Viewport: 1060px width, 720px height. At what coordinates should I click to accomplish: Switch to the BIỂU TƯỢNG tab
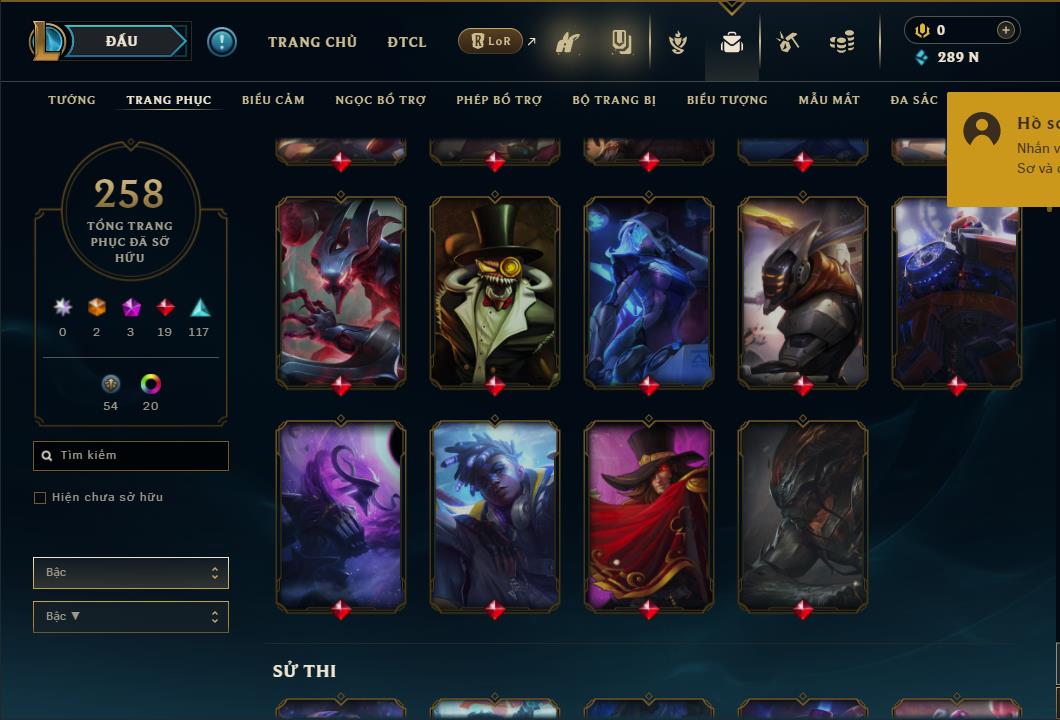(727, 100)
